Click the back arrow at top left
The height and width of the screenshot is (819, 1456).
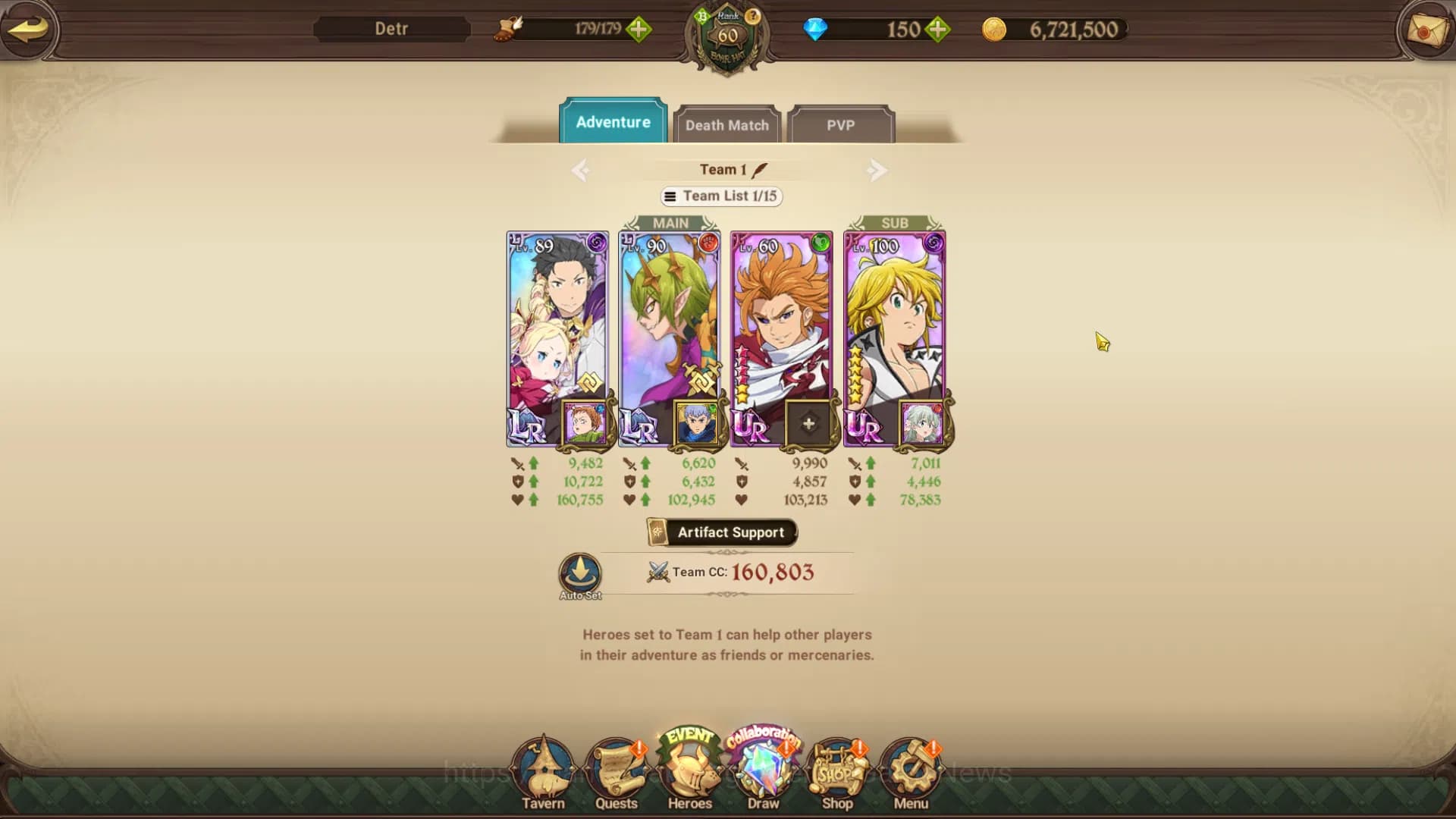(29, 30)
